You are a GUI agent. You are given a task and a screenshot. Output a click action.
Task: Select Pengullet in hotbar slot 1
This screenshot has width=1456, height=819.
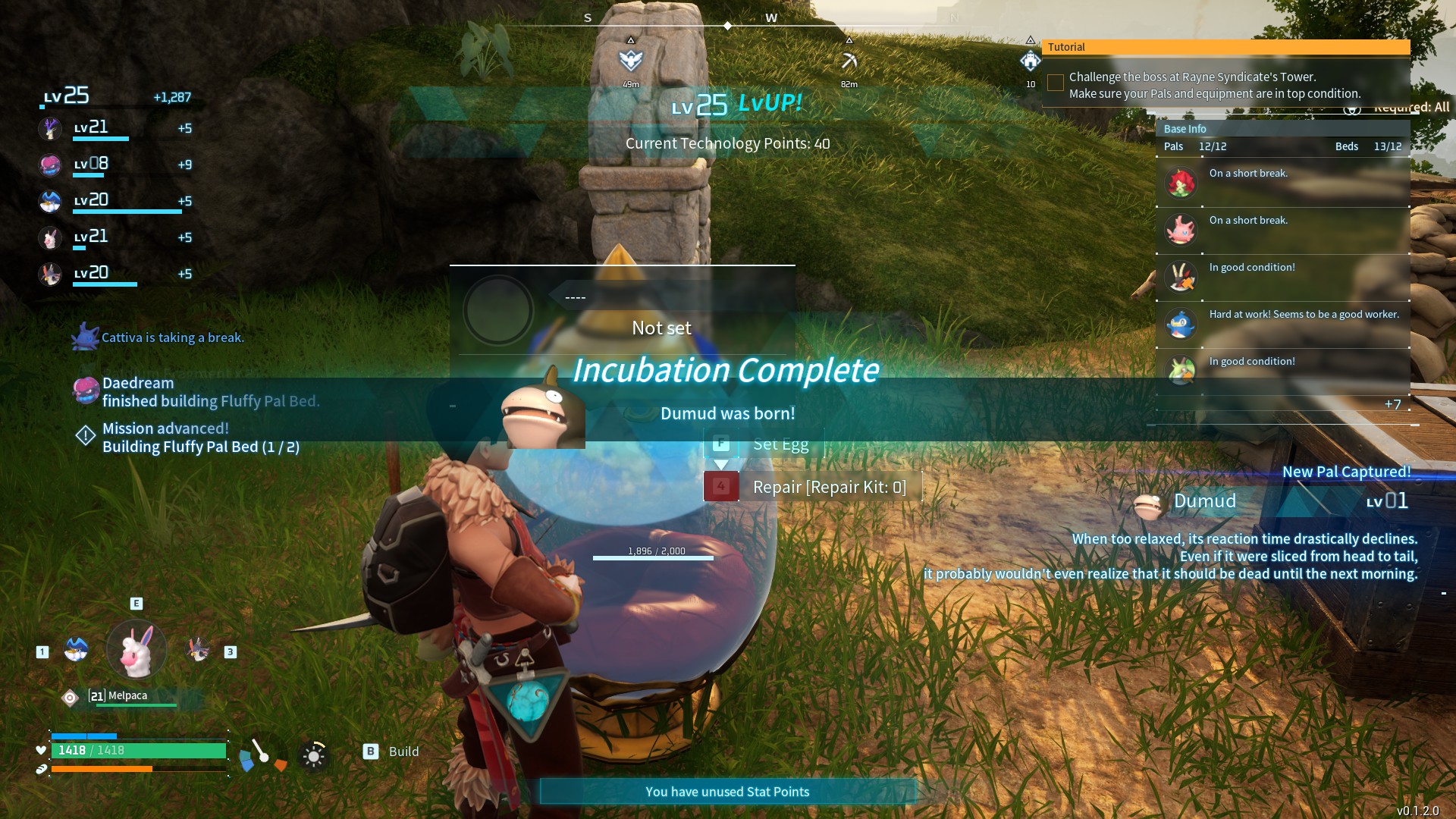(75, 650)
